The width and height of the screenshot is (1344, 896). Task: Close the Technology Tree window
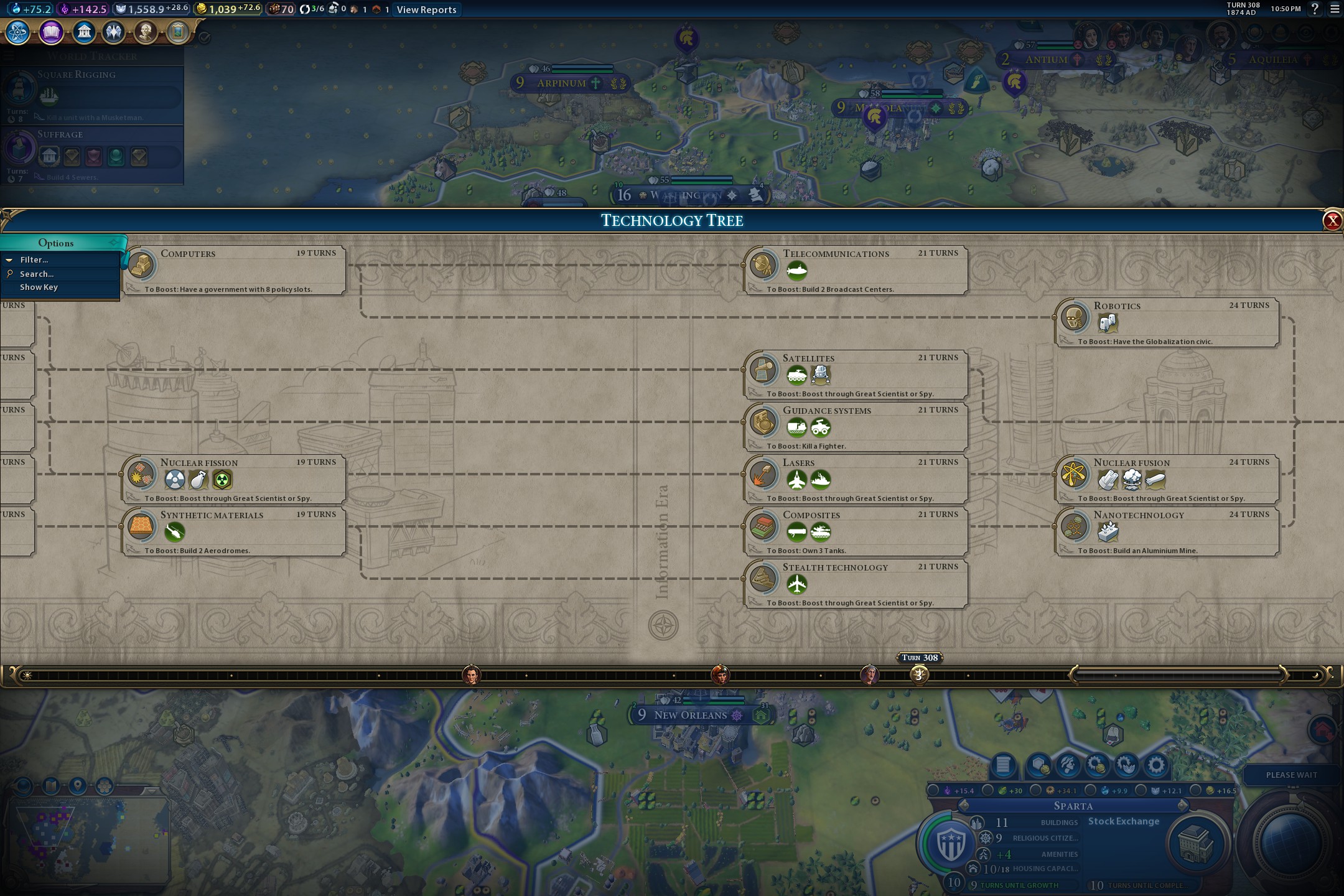click(1332, 220)
